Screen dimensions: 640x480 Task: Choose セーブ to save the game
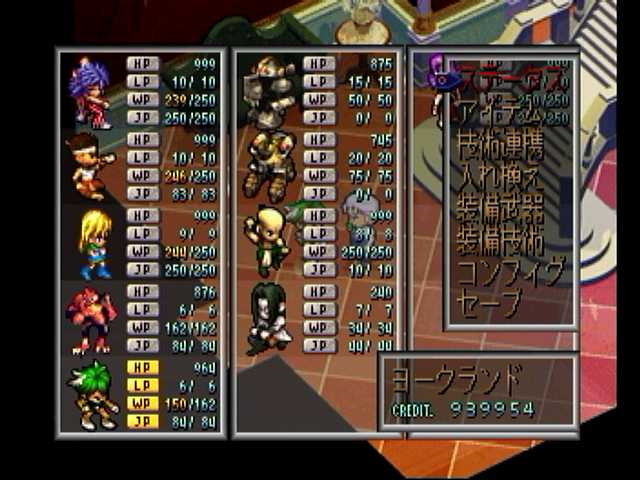pos(489,300)
